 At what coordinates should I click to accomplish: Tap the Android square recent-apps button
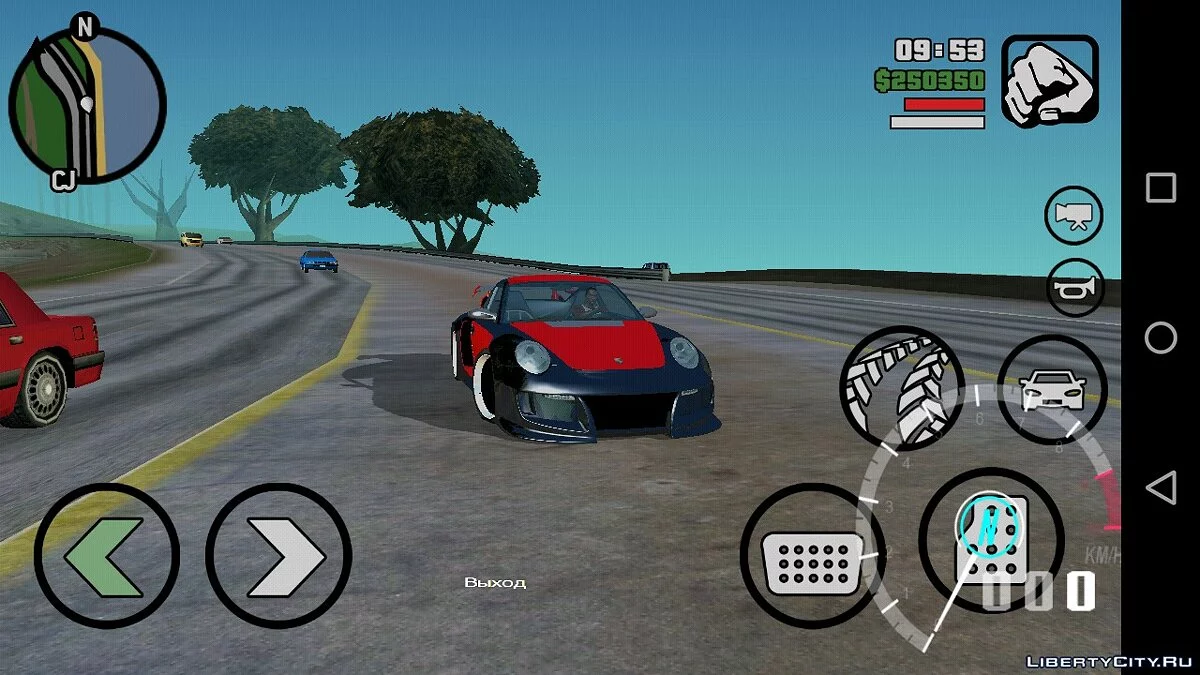1160,187
